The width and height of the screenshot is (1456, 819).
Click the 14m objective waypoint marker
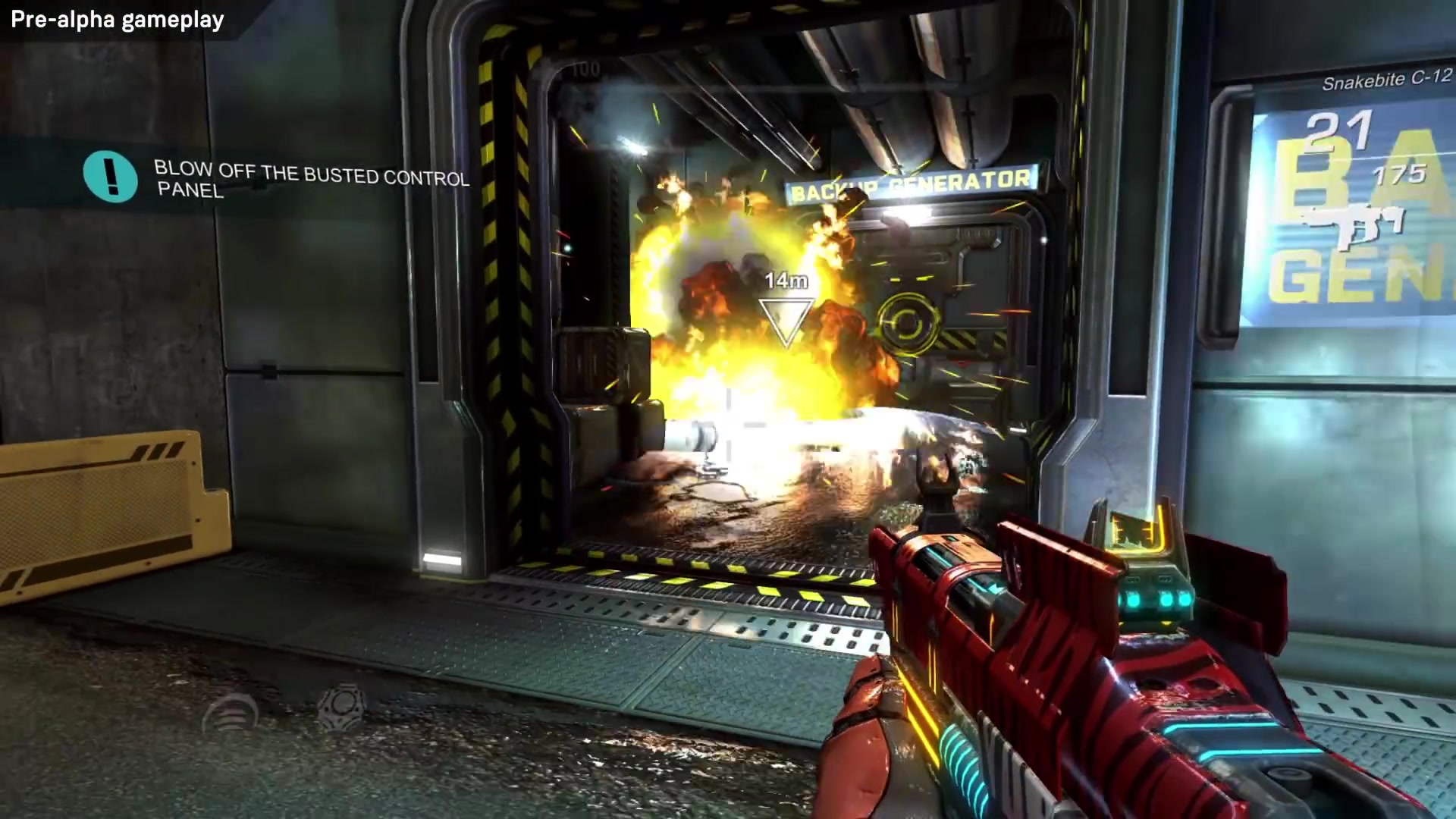[786, 322]
